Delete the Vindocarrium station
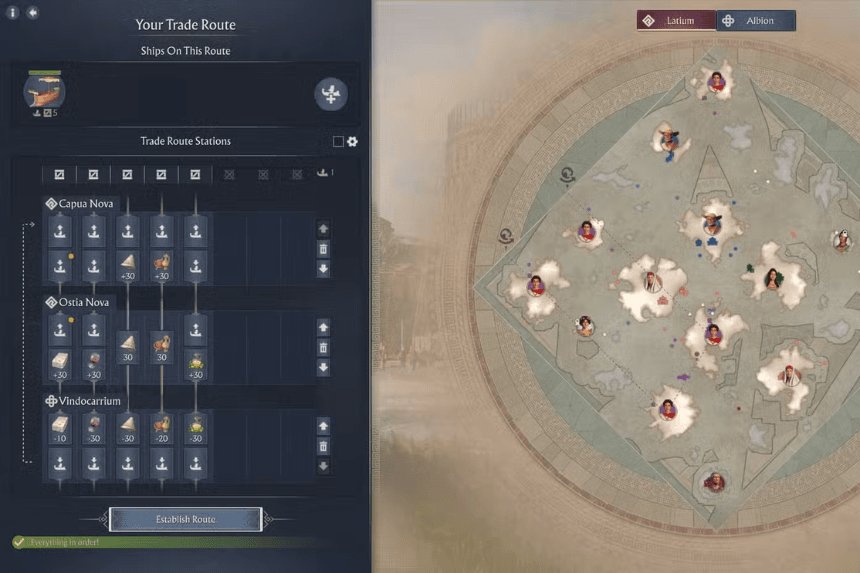 pos(323,447)
